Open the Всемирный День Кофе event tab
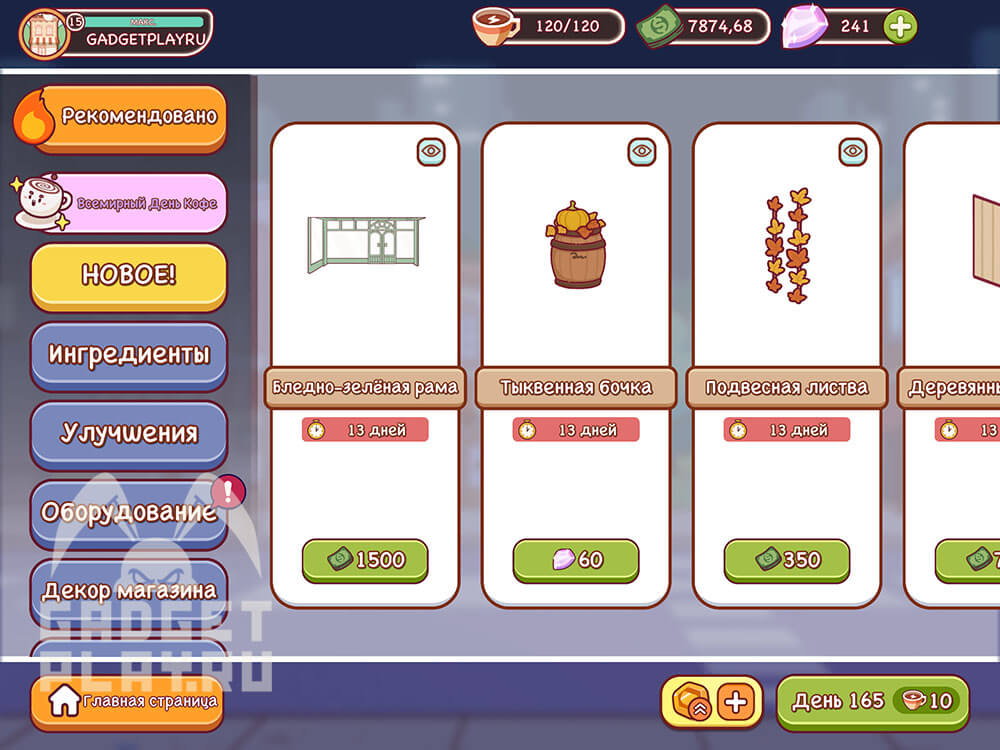Image resolution: width=1000 pixels, height=750 pixels. coord(128,203)
